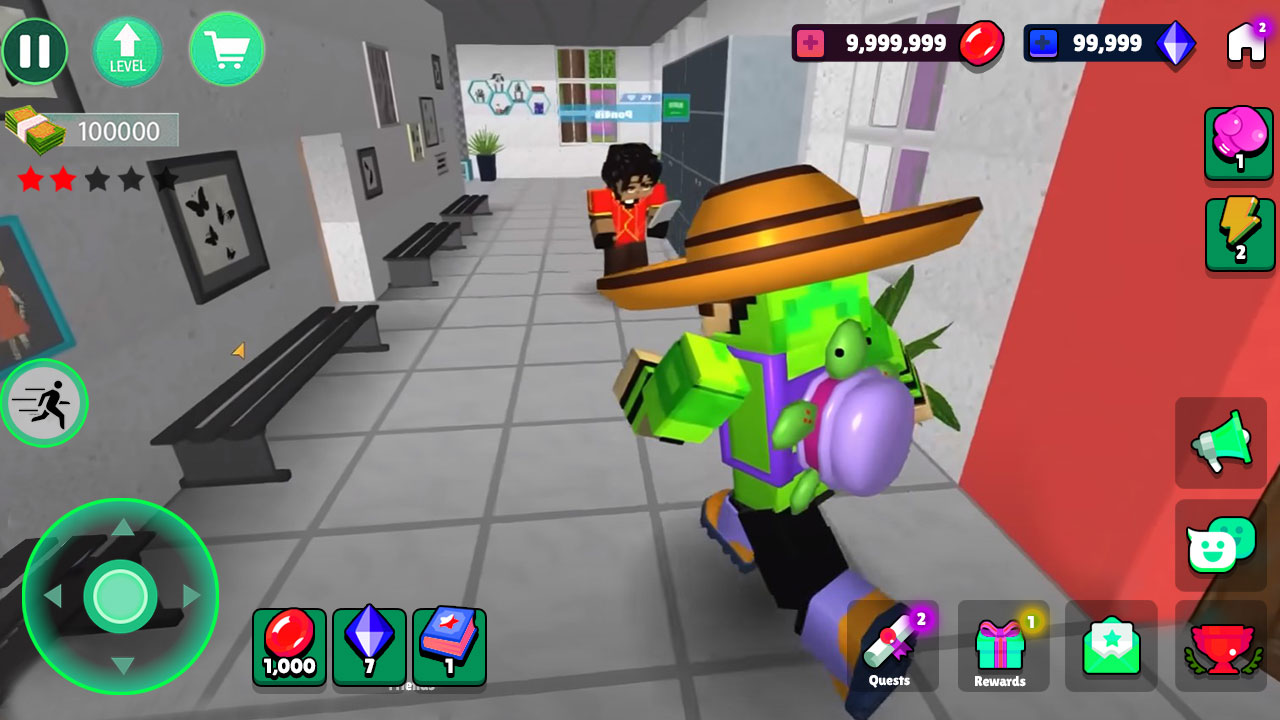This screenshot has width=1280, height=720.
Task: Open the trophy leaderboard
Action: (1221, 648)
